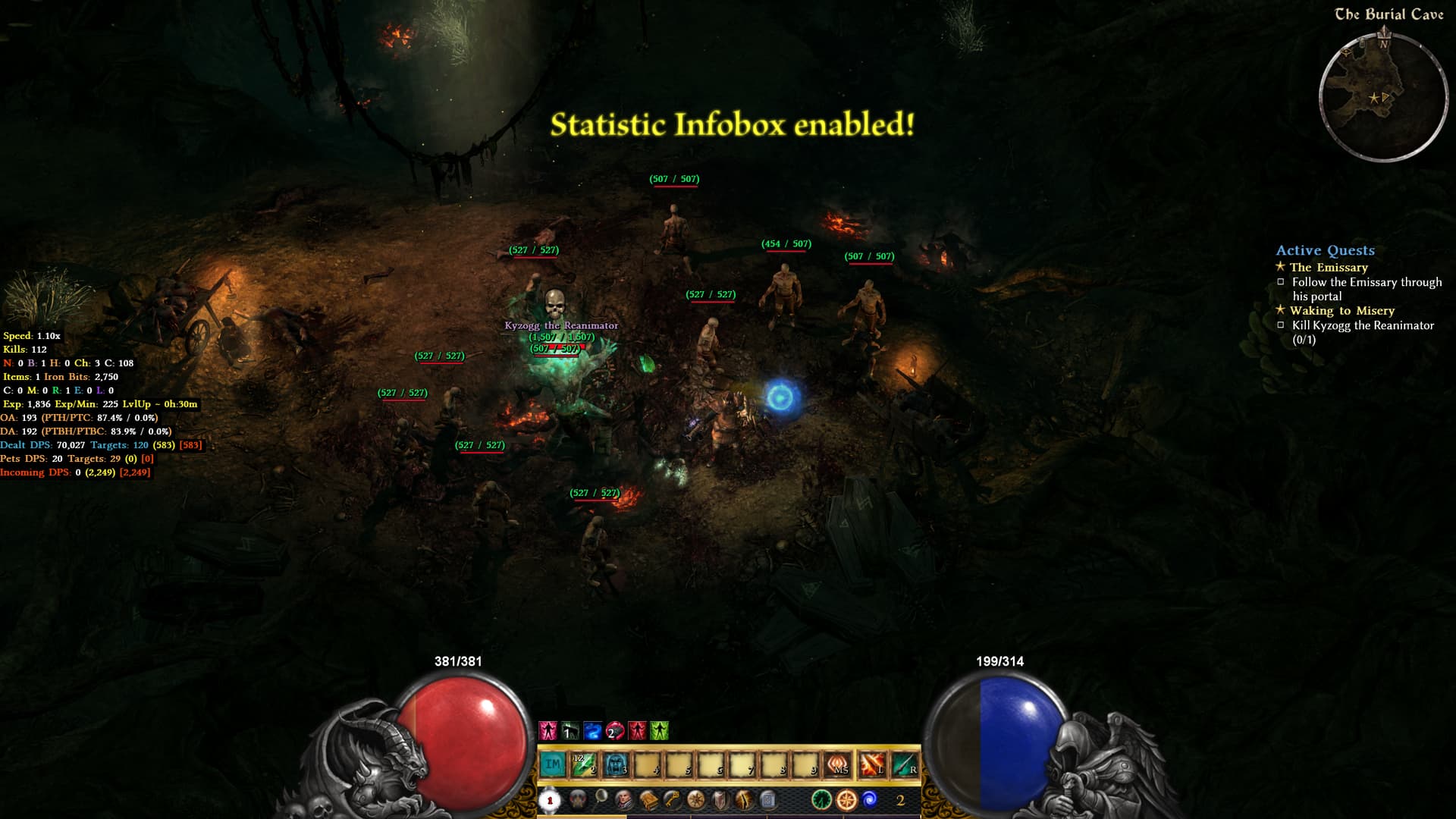Select the fiery strike left-mouse skill

click(871, 764)
